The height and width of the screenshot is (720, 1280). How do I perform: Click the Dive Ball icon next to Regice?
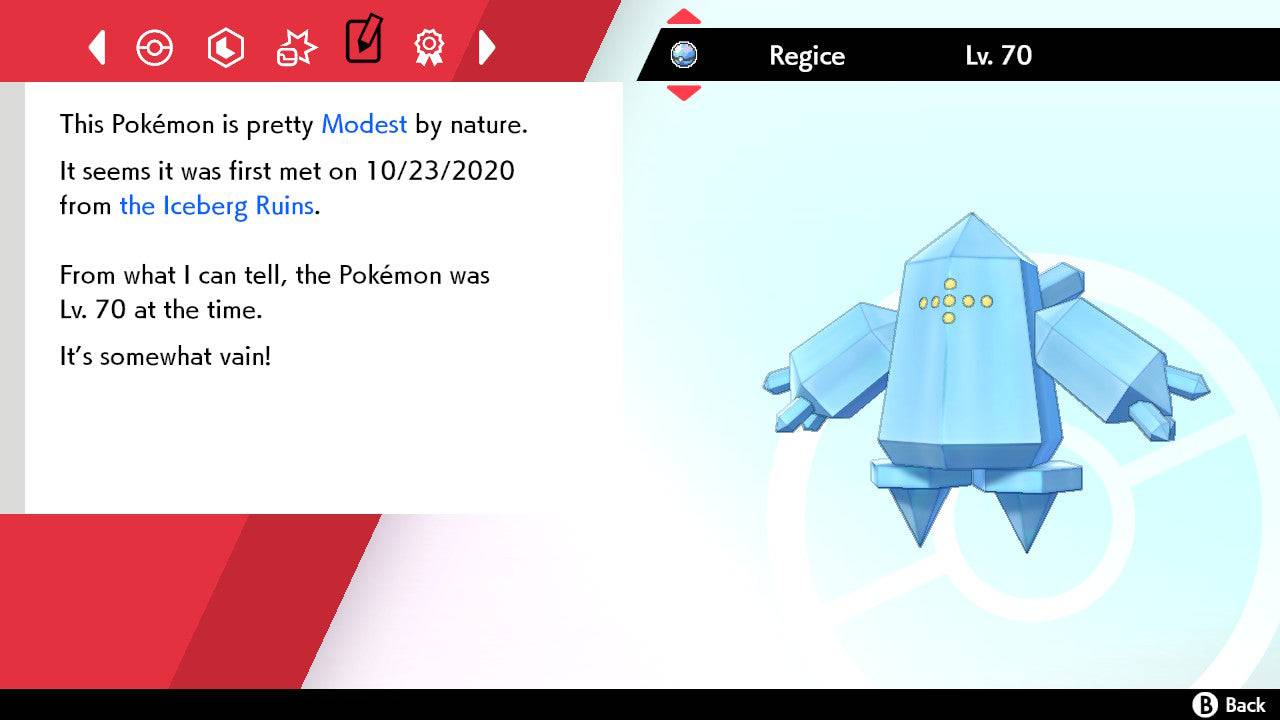(x=682, y=57)
